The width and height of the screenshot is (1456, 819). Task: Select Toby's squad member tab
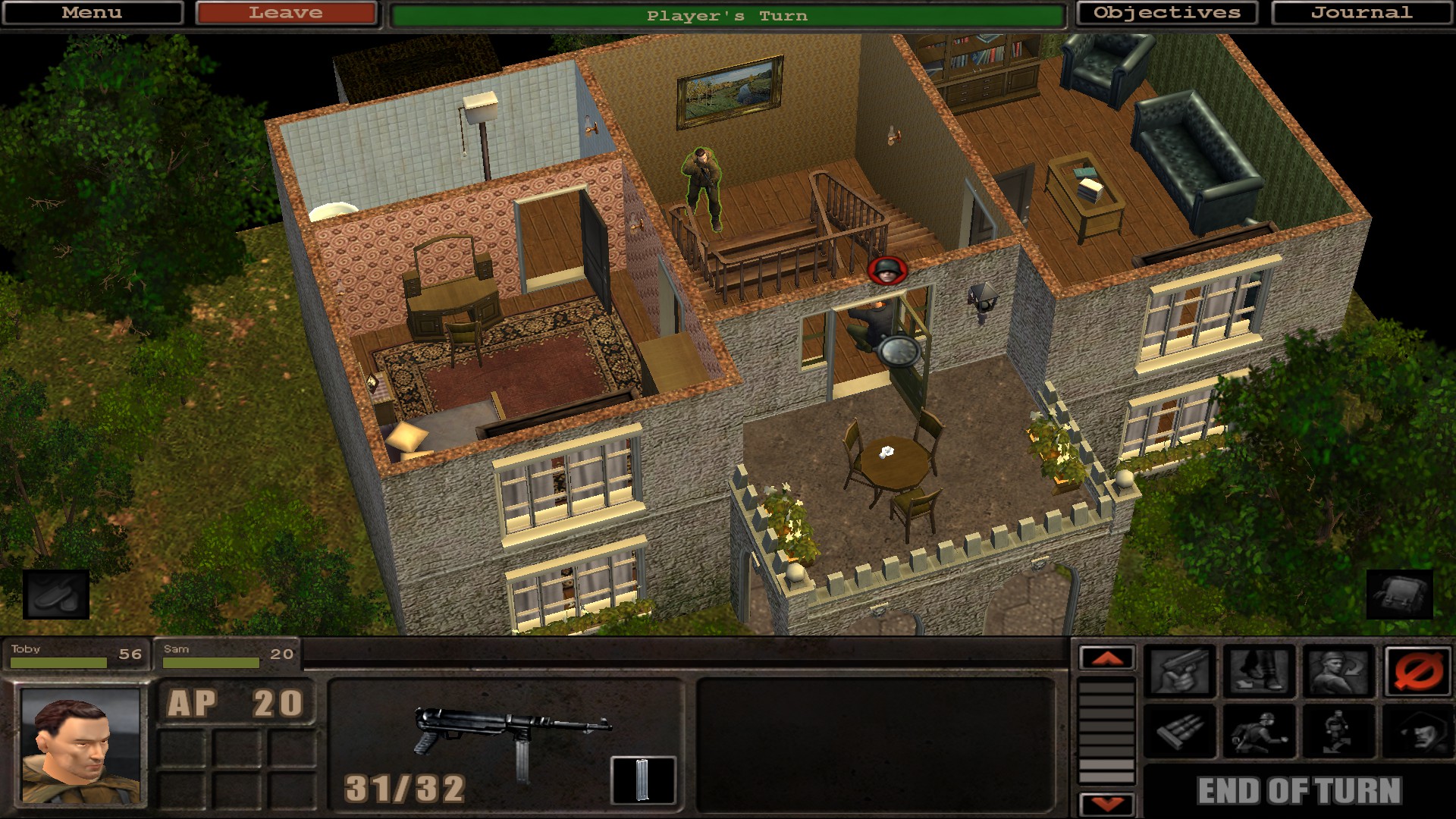click(76, 655)
